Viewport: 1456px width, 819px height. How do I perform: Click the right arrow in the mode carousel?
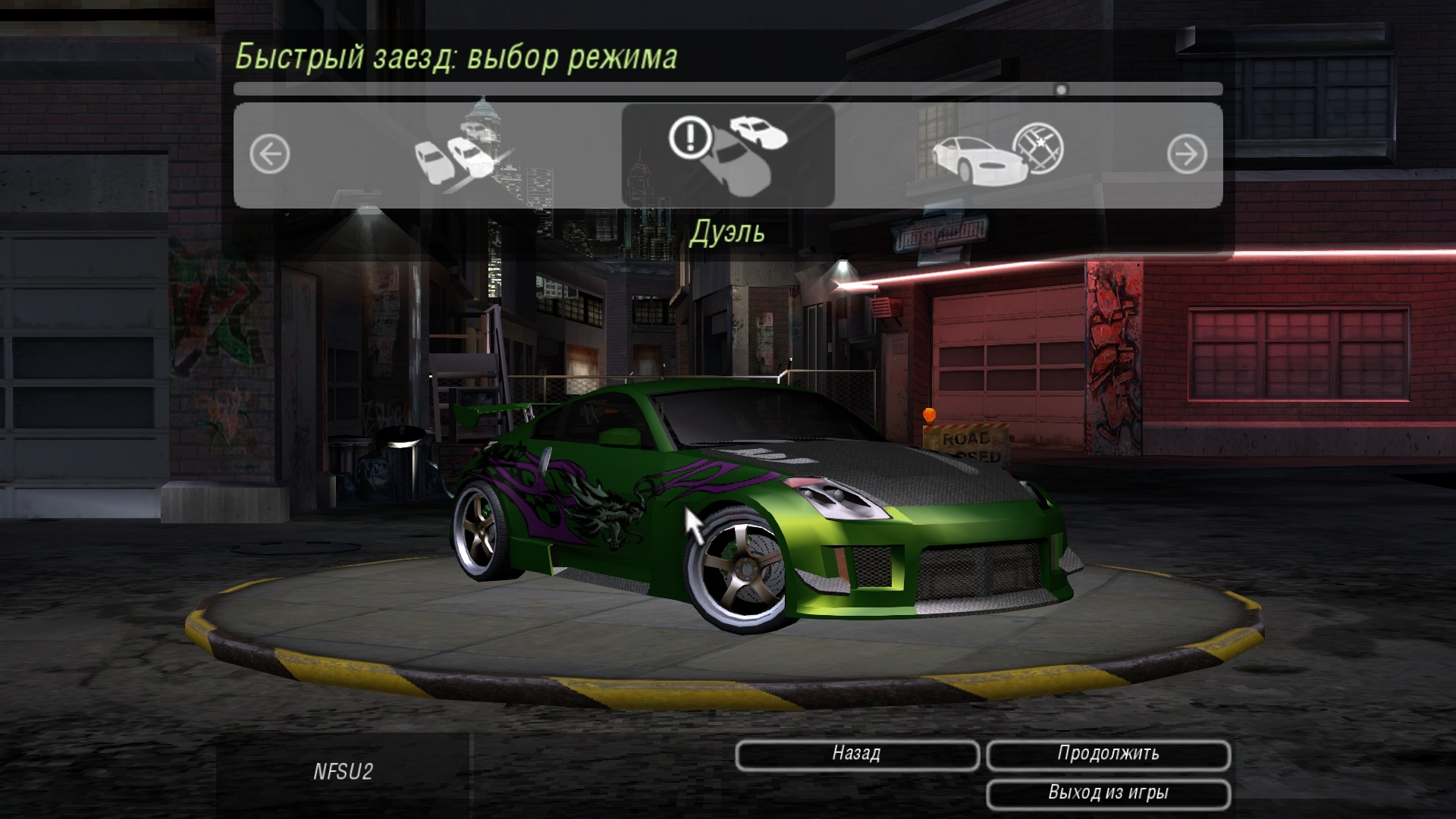pyautogui.click(x=1186, y=155)
